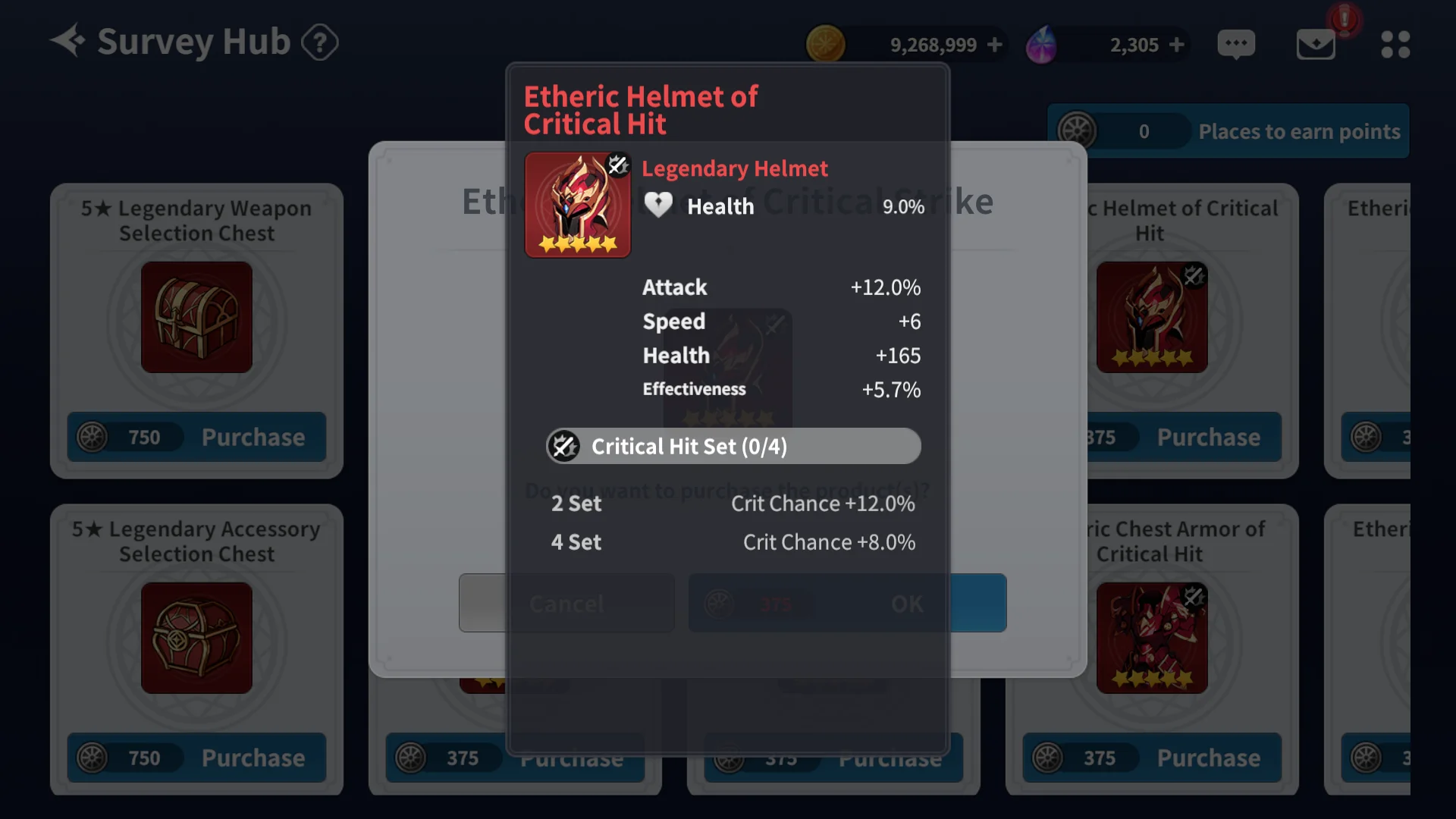1456x819 pixels.
Task: Select the Legendary Accessory chest thumbnail
Action: (196, 638)
